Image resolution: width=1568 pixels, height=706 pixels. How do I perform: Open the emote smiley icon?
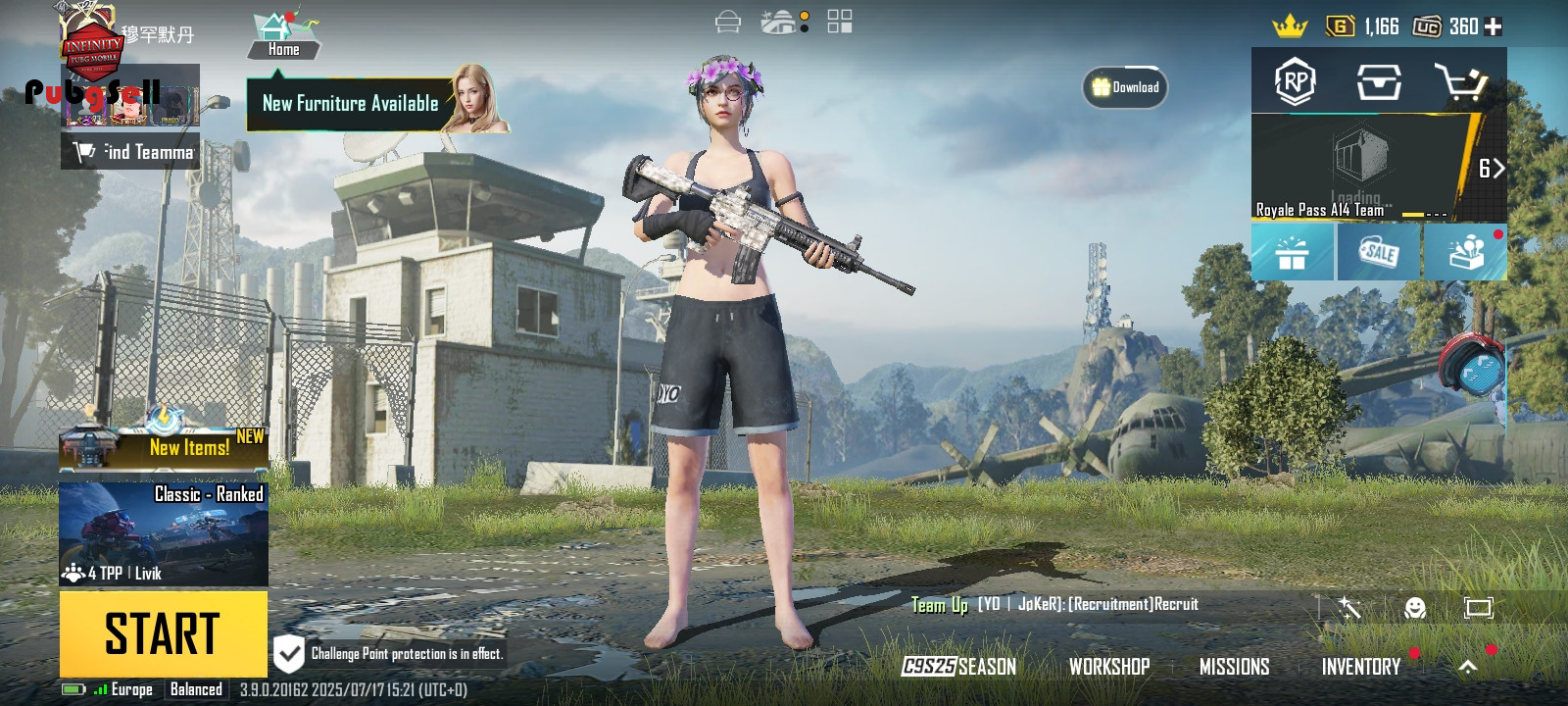1414,608
